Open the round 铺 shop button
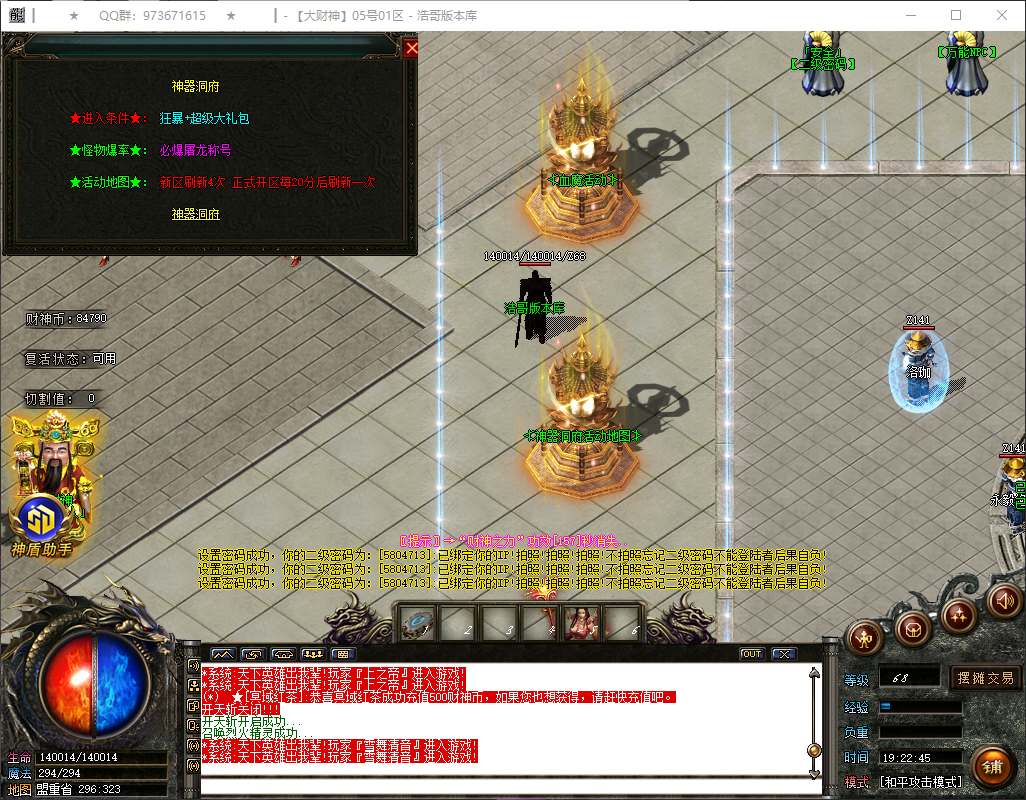 (x=991, y=768)
